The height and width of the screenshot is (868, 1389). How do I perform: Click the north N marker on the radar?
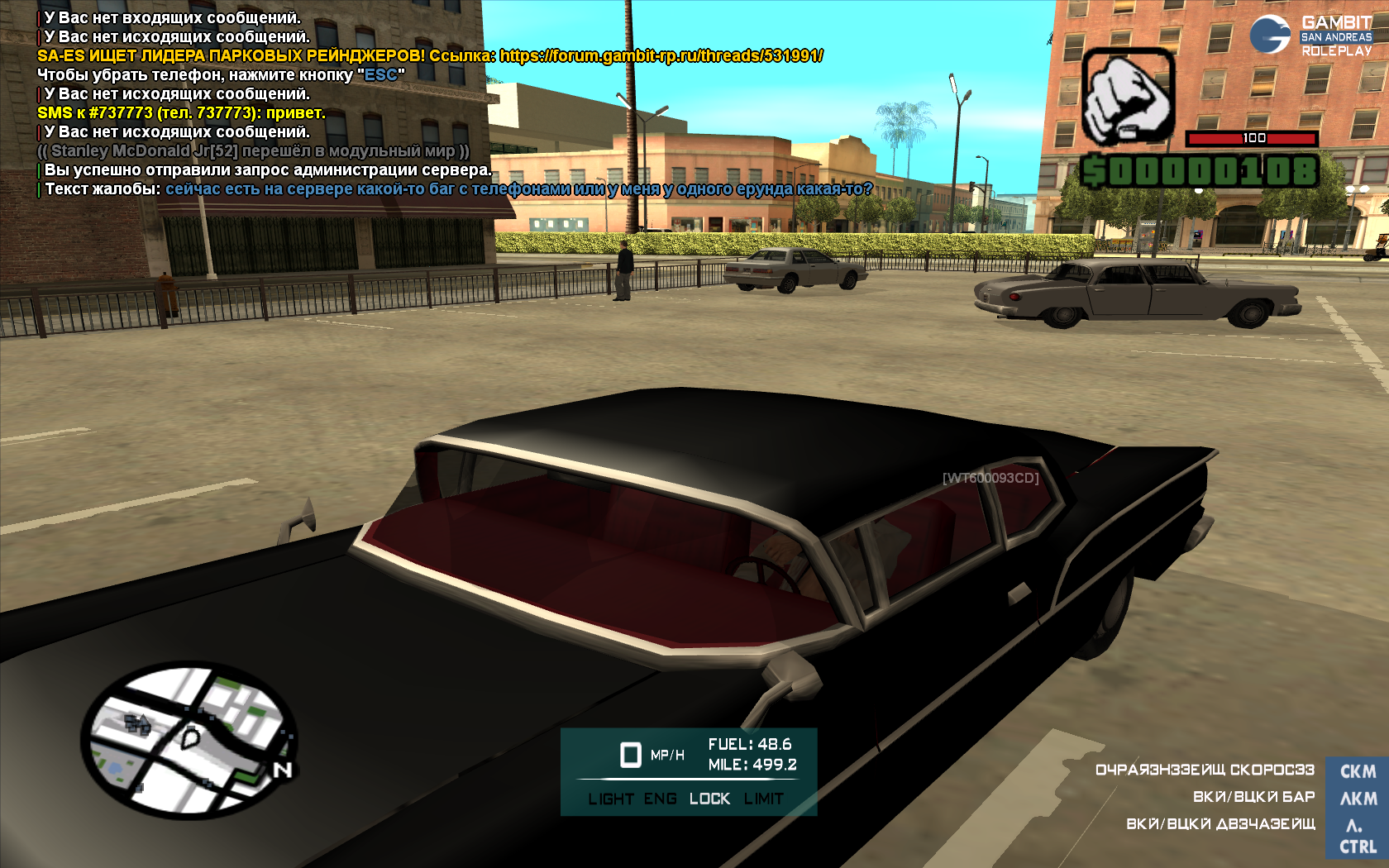[x=283, y=770]
